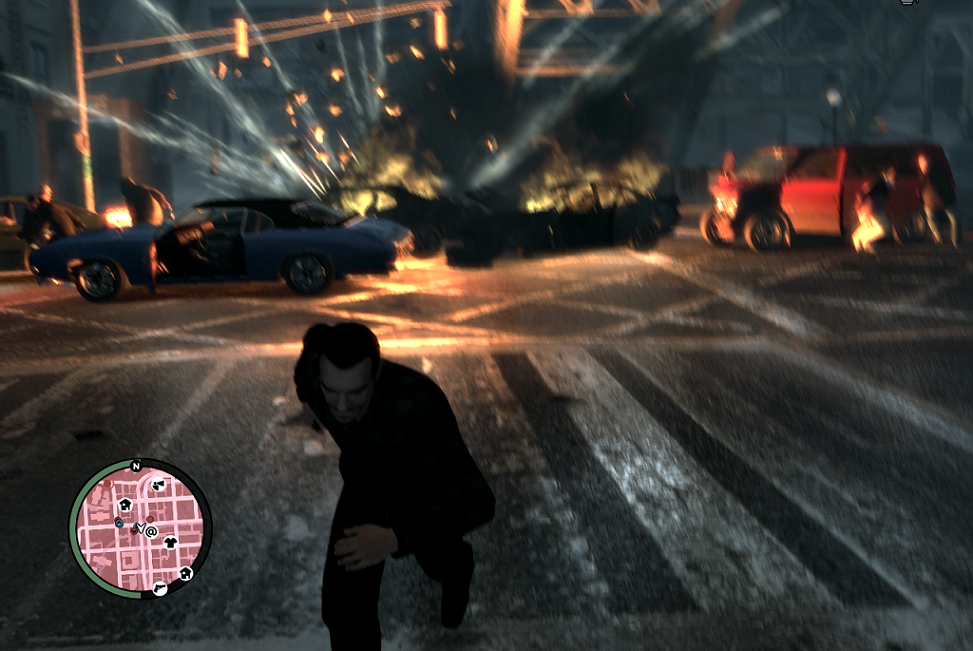Click the circular radar minimap
This screenshot has width=973, height=651.
coord(140,528)
